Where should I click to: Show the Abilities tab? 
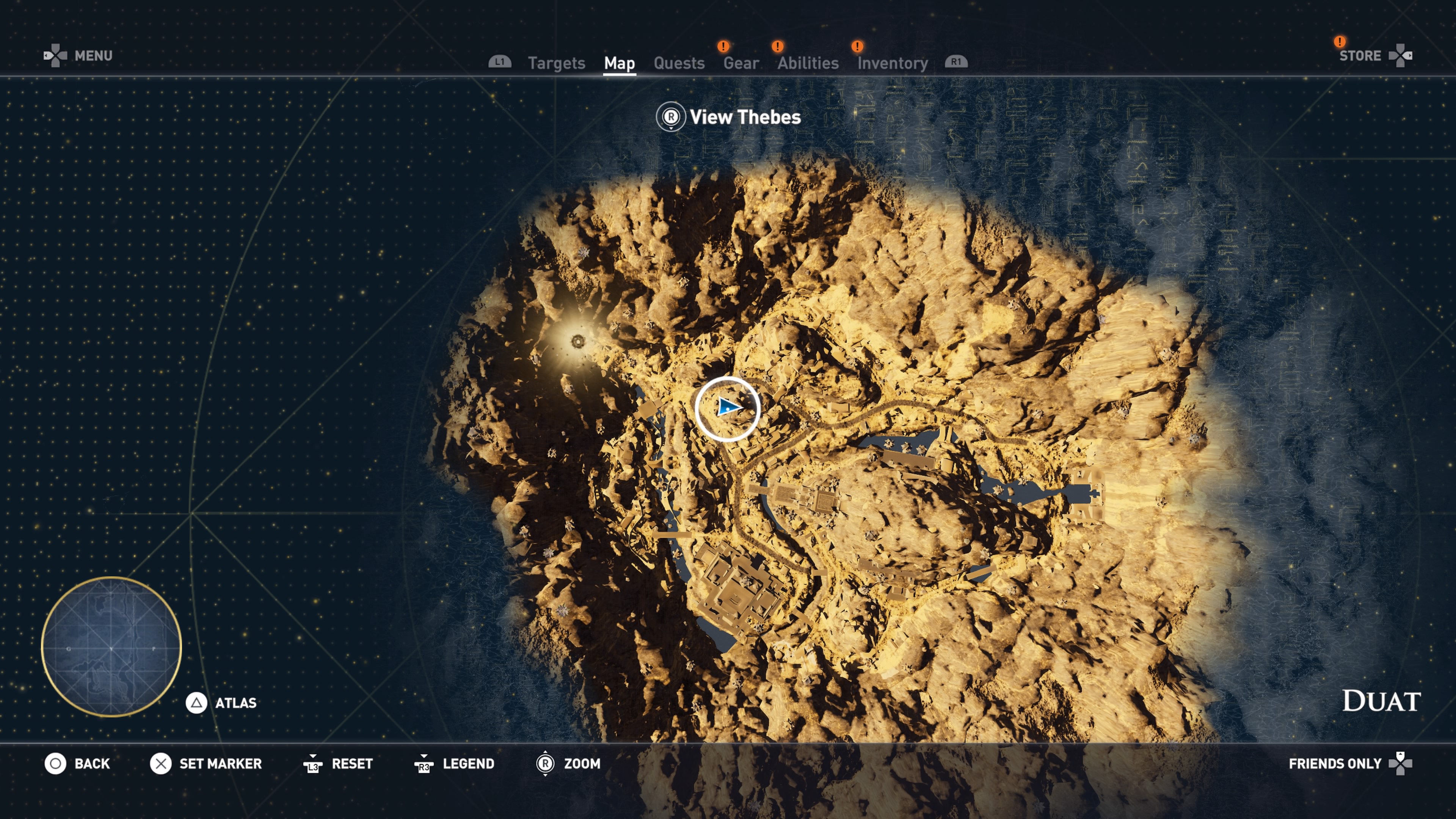click(808, 63)
